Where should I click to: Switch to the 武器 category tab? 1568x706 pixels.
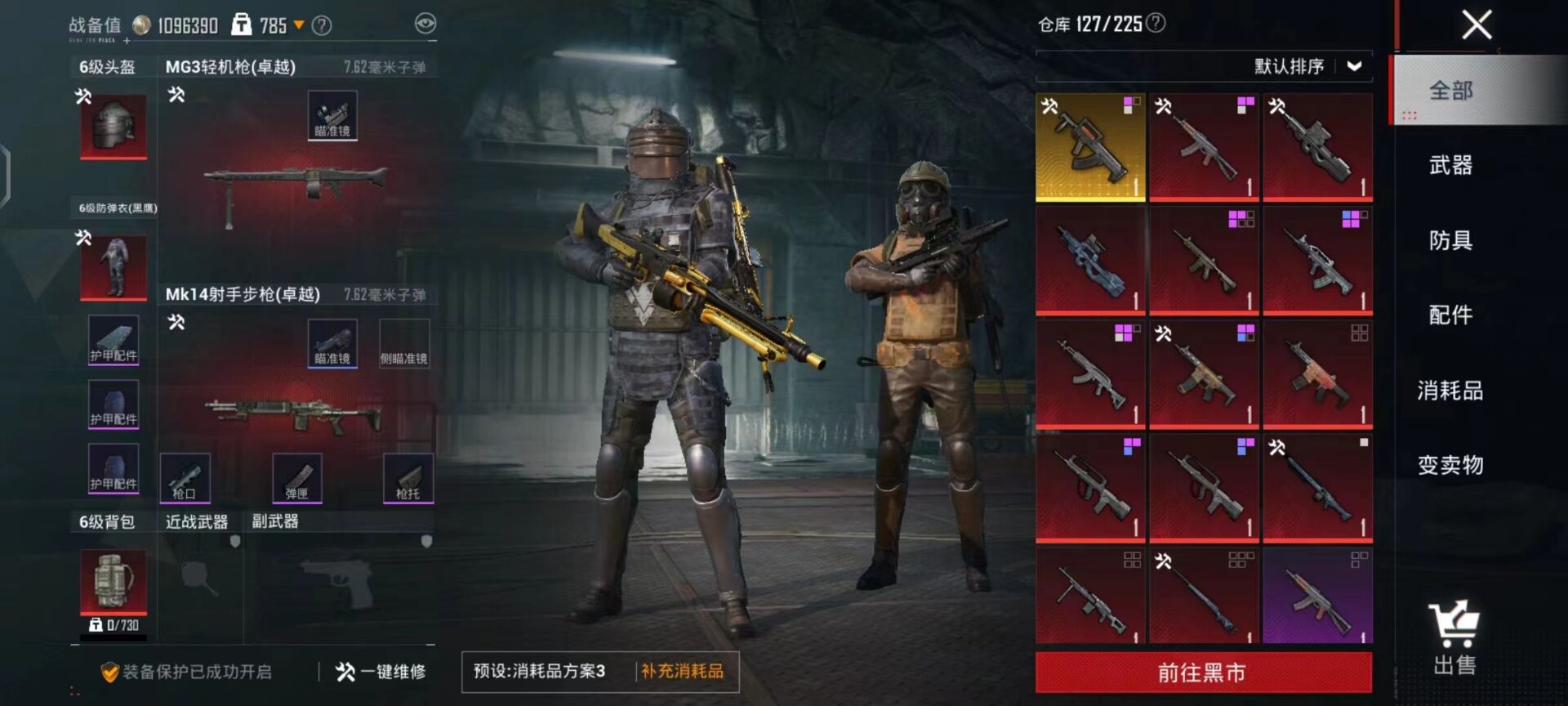pos(1450,165)
